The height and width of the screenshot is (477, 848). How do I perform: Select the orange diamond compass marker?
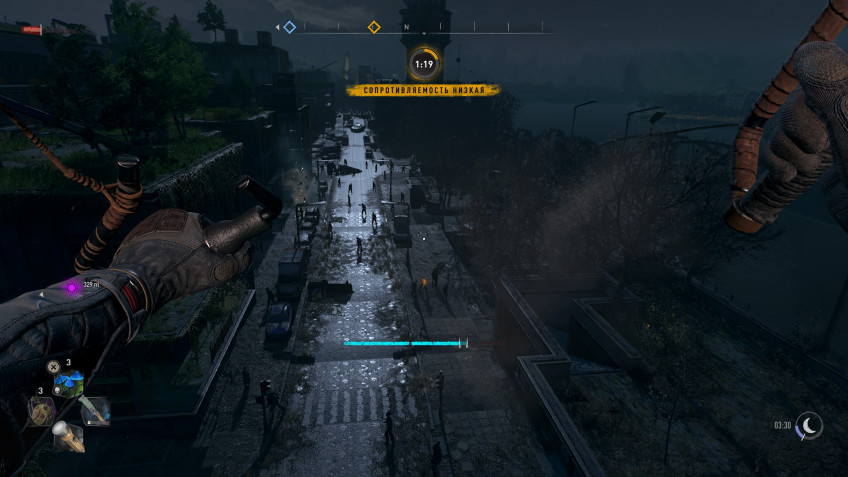[374, 27]
